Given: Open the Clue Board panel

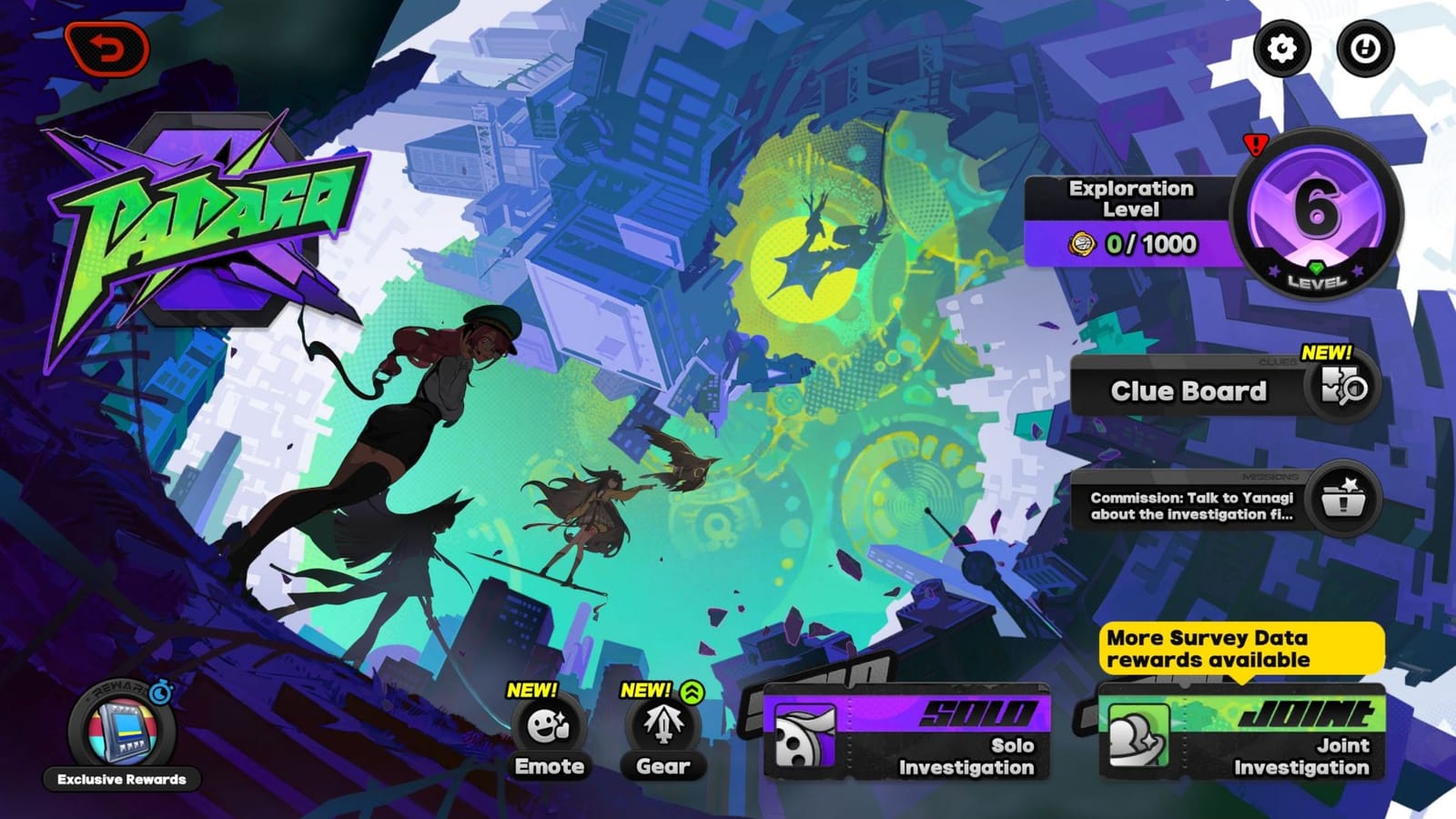Looking at the screenshot, I should coord(1189,389).
